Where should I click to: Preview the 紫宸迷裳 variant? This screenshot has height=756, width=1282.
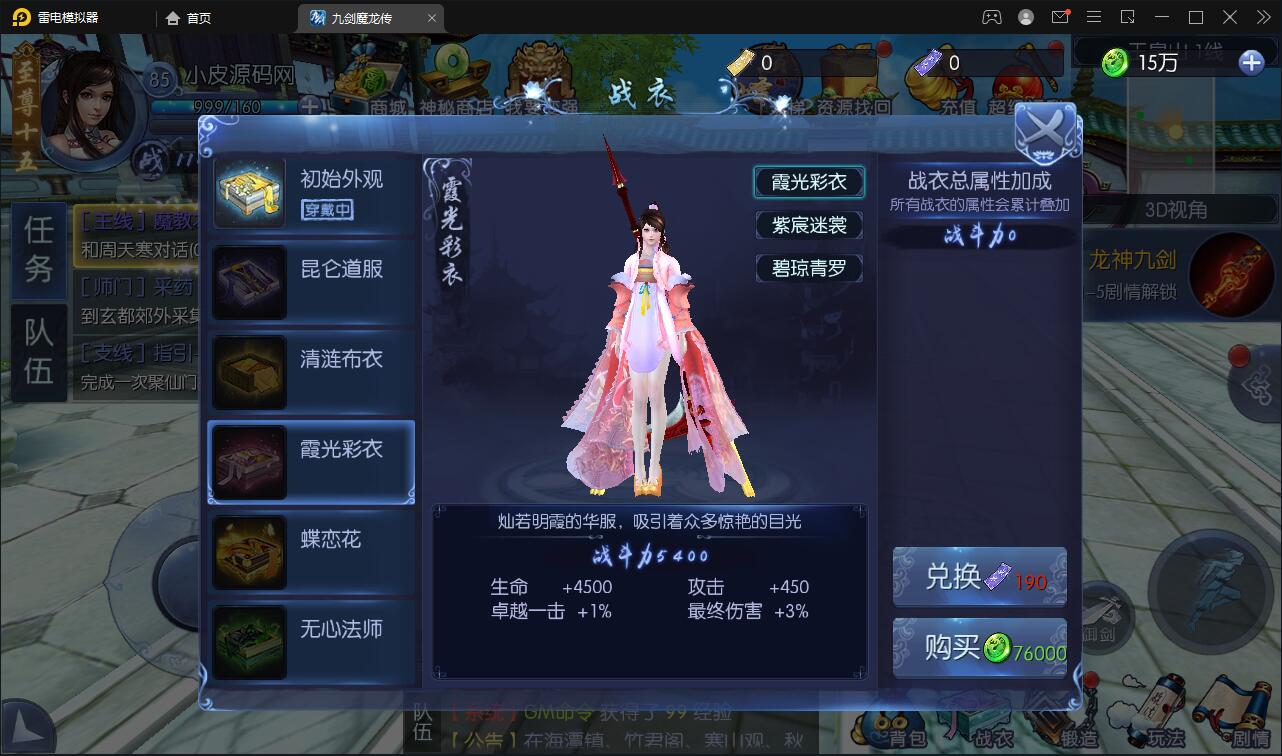tap(809, 225)
